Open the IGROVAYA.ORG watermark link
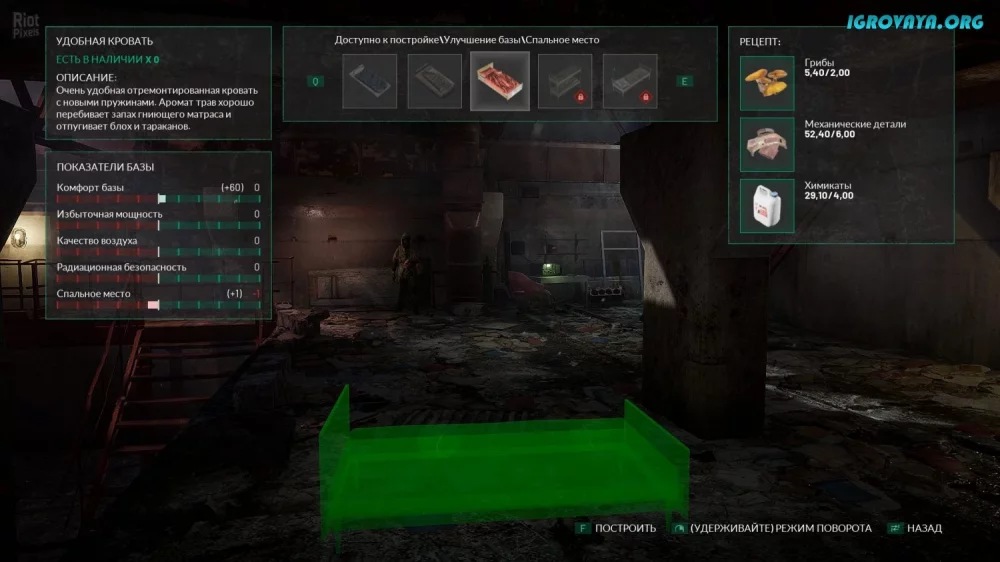Image resolution: width=1000 pixels, height=562 pixels. [x=915, y=22]
